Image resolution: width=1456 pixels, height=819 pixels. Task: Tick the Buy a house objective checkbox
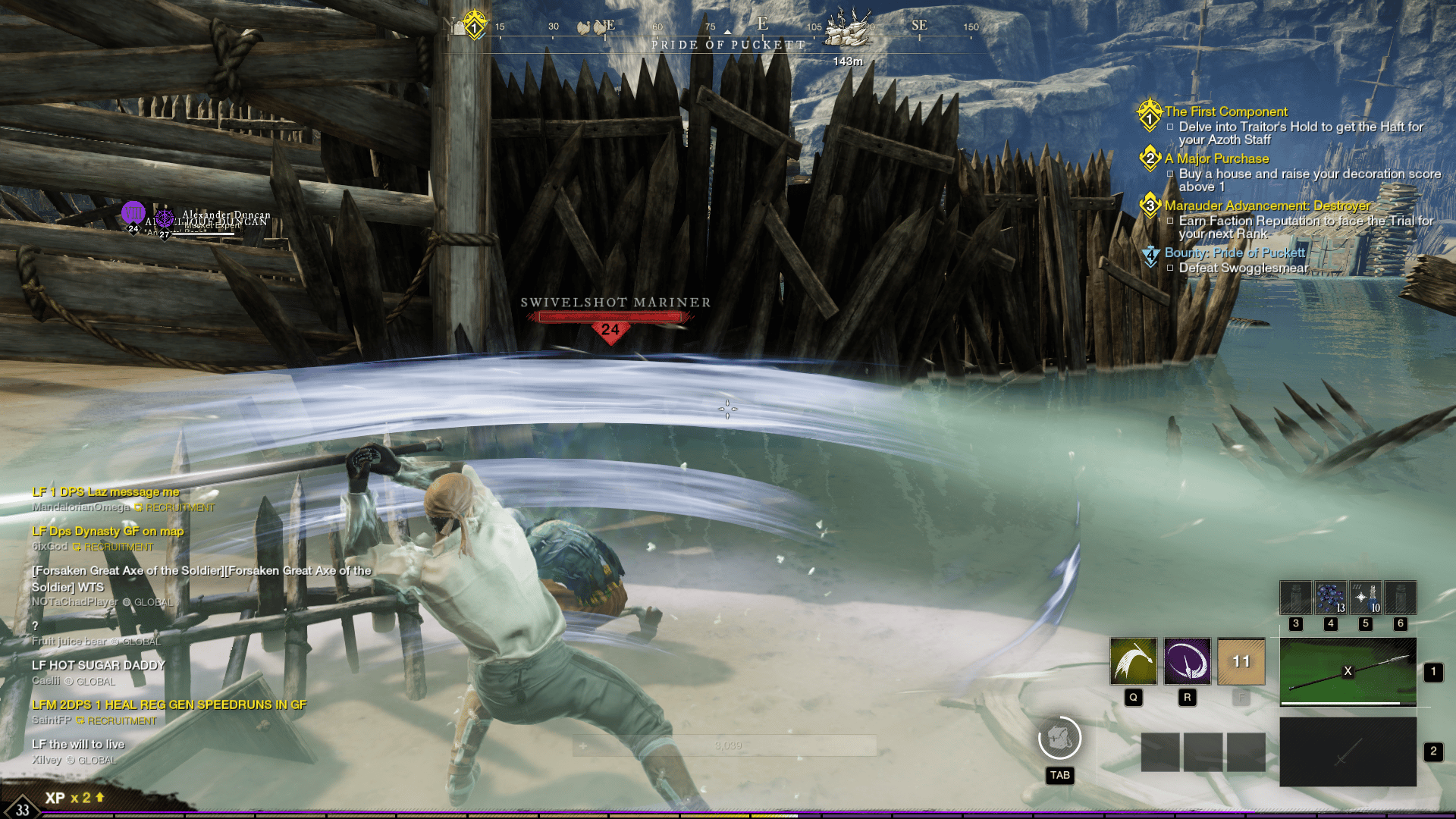[1172, 174]
